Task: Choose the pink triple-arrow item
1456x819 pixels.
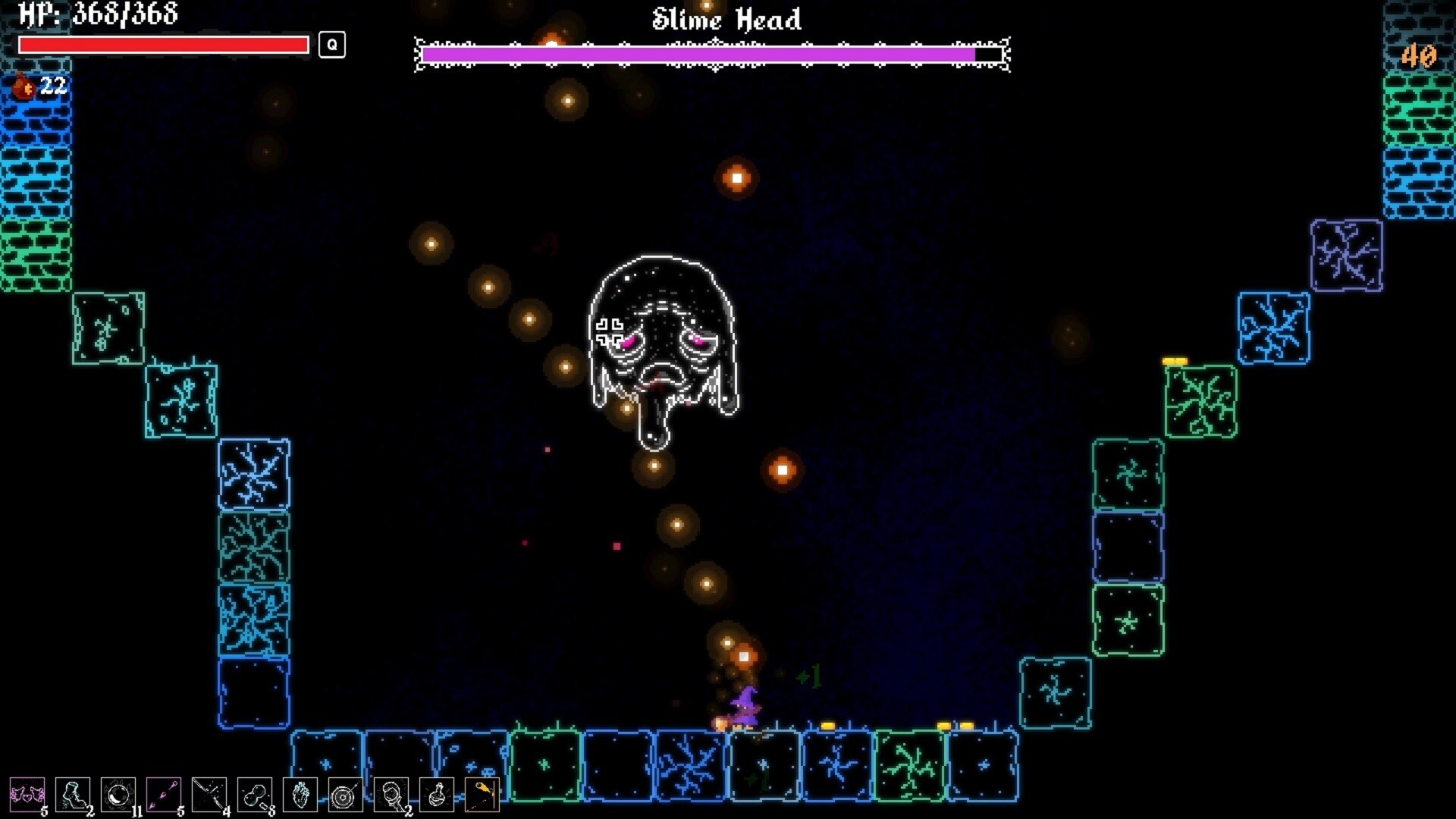Action: click(x=164, y=795)
